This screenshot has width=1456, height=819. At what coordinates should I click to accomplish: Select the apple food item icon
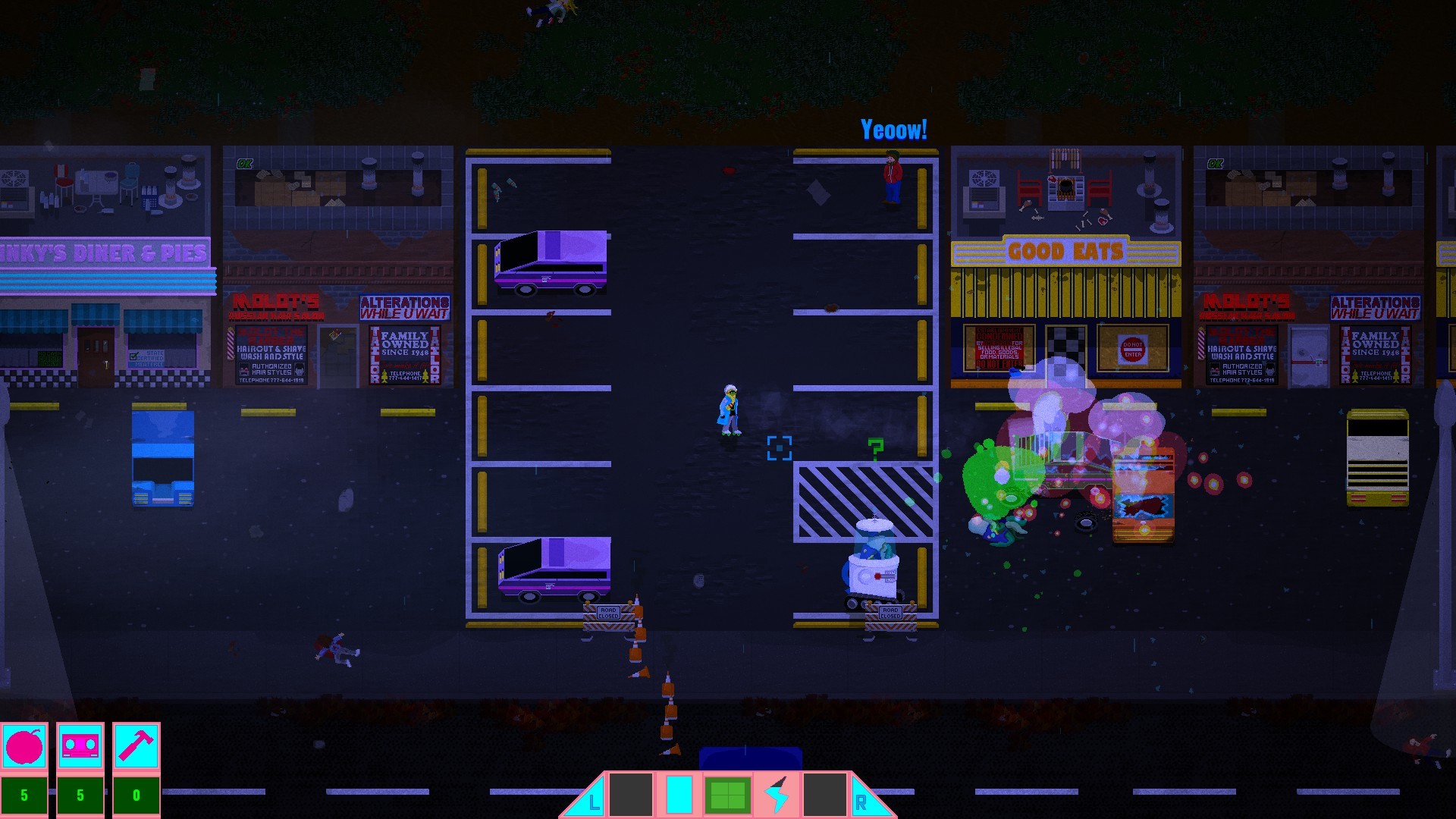[x=25, y=746]
